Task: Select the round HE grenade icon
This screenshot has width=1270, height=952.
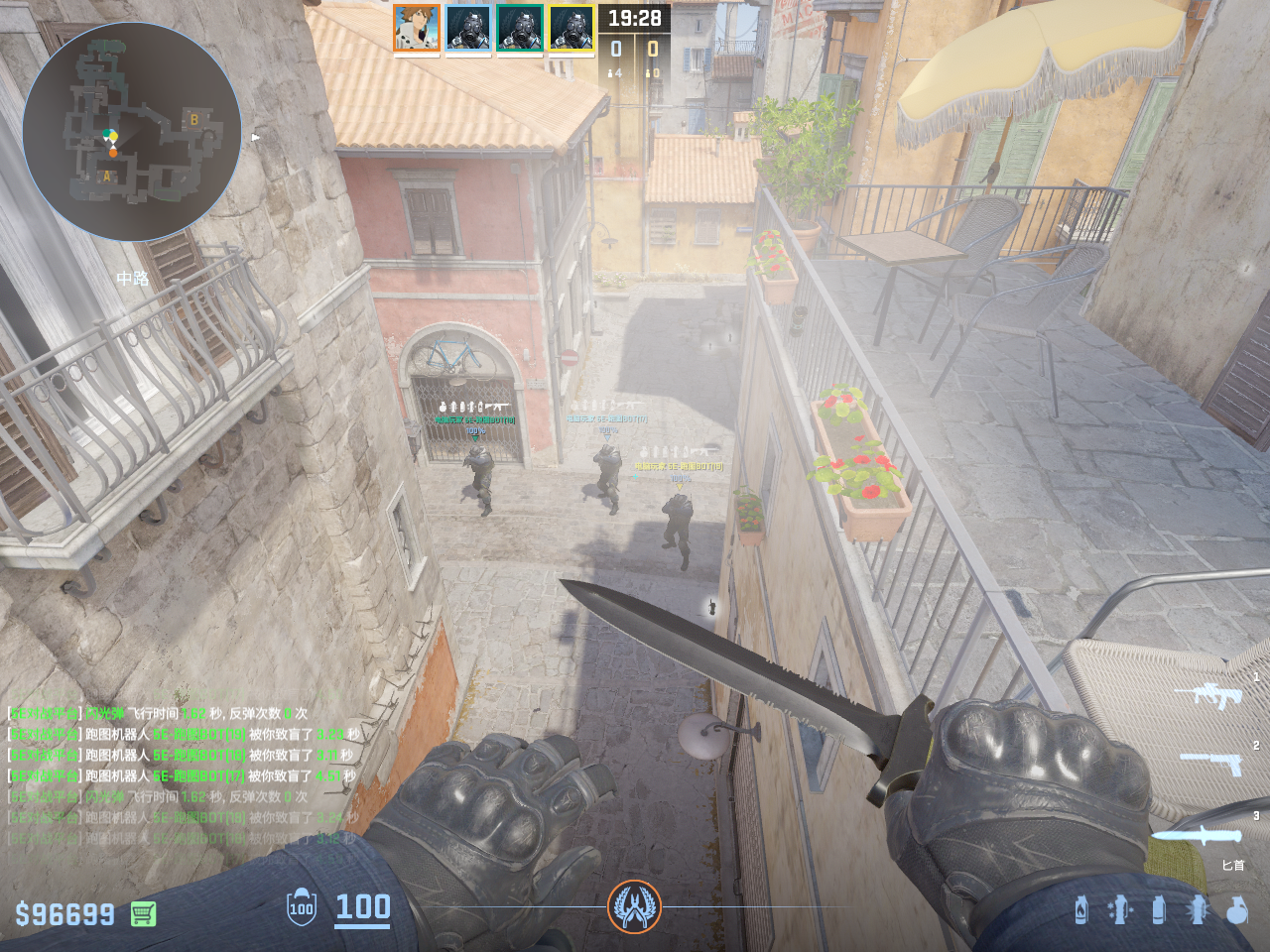Action: [1236, 909]
